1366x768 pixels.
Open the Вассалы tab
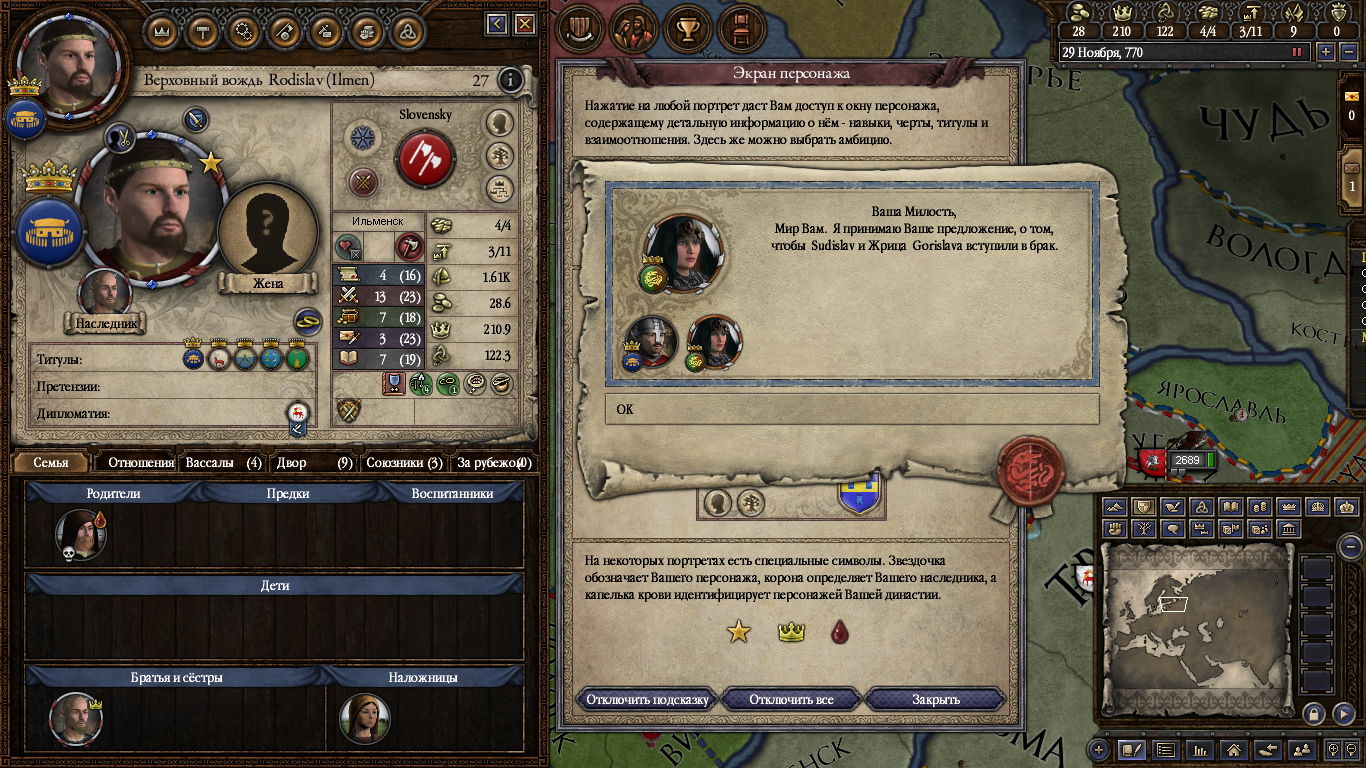(x=224, y=463)
